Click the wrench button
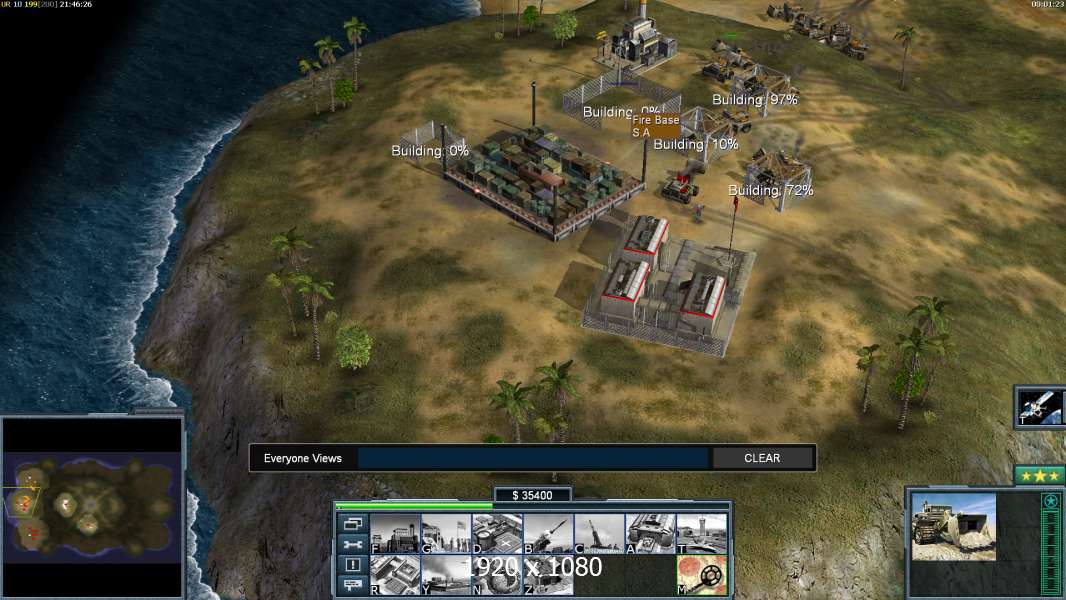Image resolution: width=1066 pixels, height=600 pixels. point(352,544)
